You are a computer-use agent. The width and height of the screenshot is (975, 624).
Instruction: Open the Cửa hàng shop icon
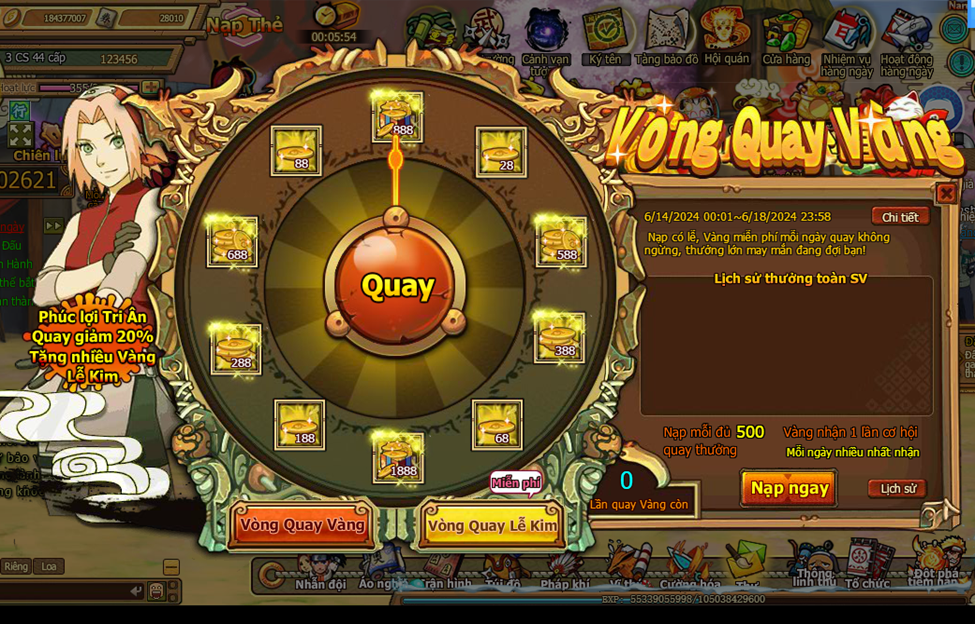tap(786, 40)
